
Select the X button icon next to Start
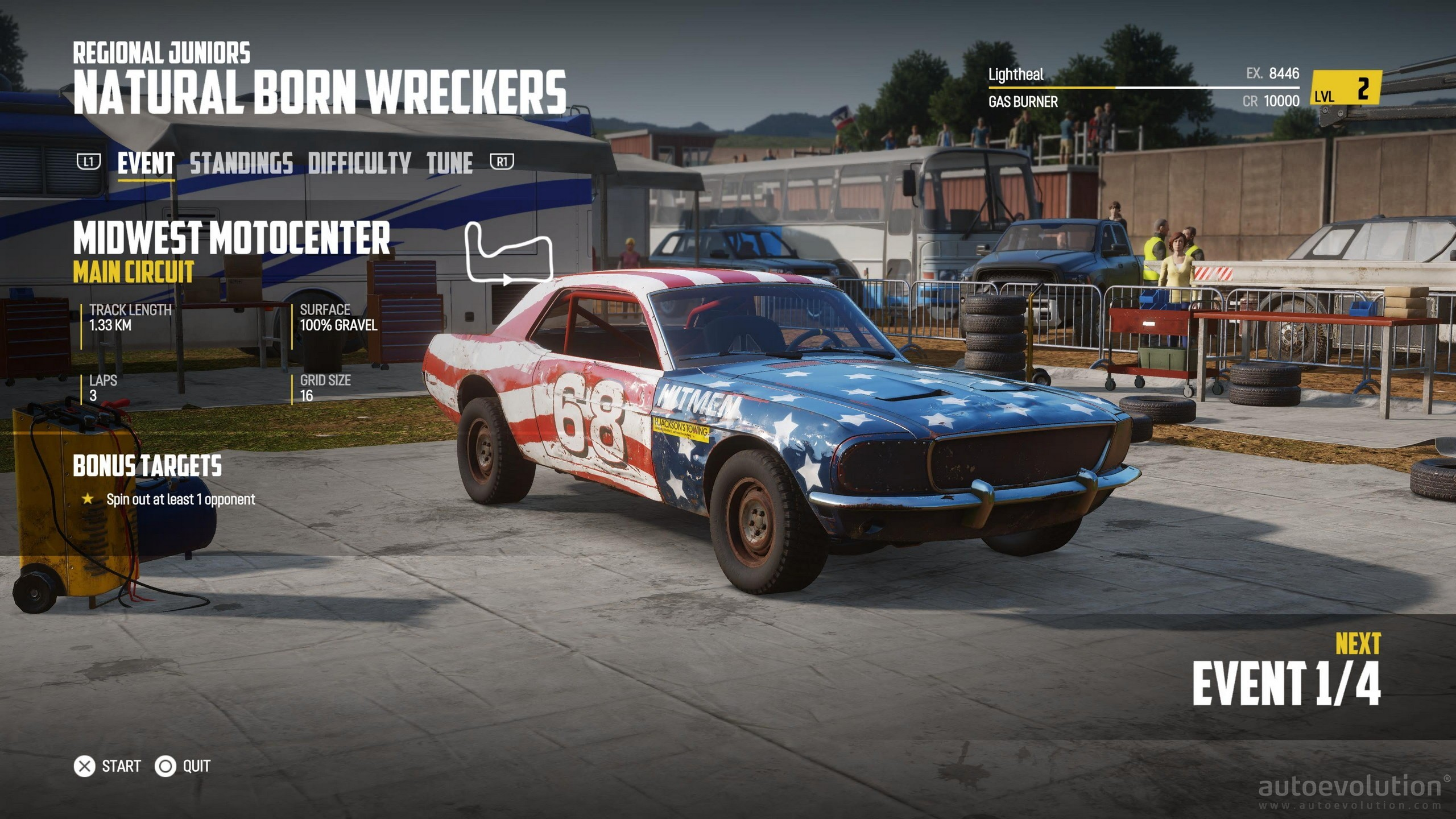[x=85, y=766]
